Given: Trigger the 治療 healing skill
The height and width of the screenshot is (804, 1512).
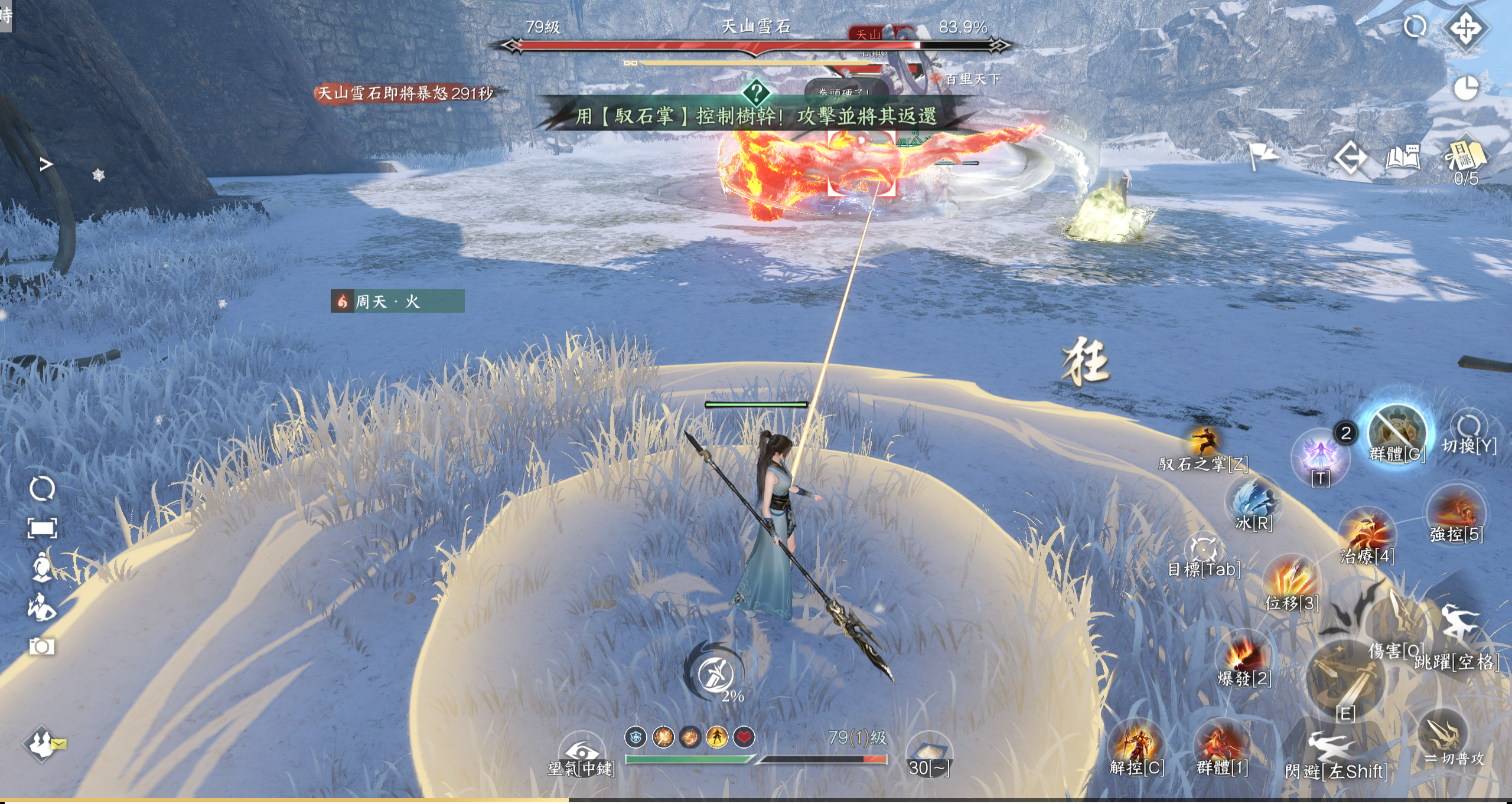Looking at the screenshot, I should pos(1367,534).
